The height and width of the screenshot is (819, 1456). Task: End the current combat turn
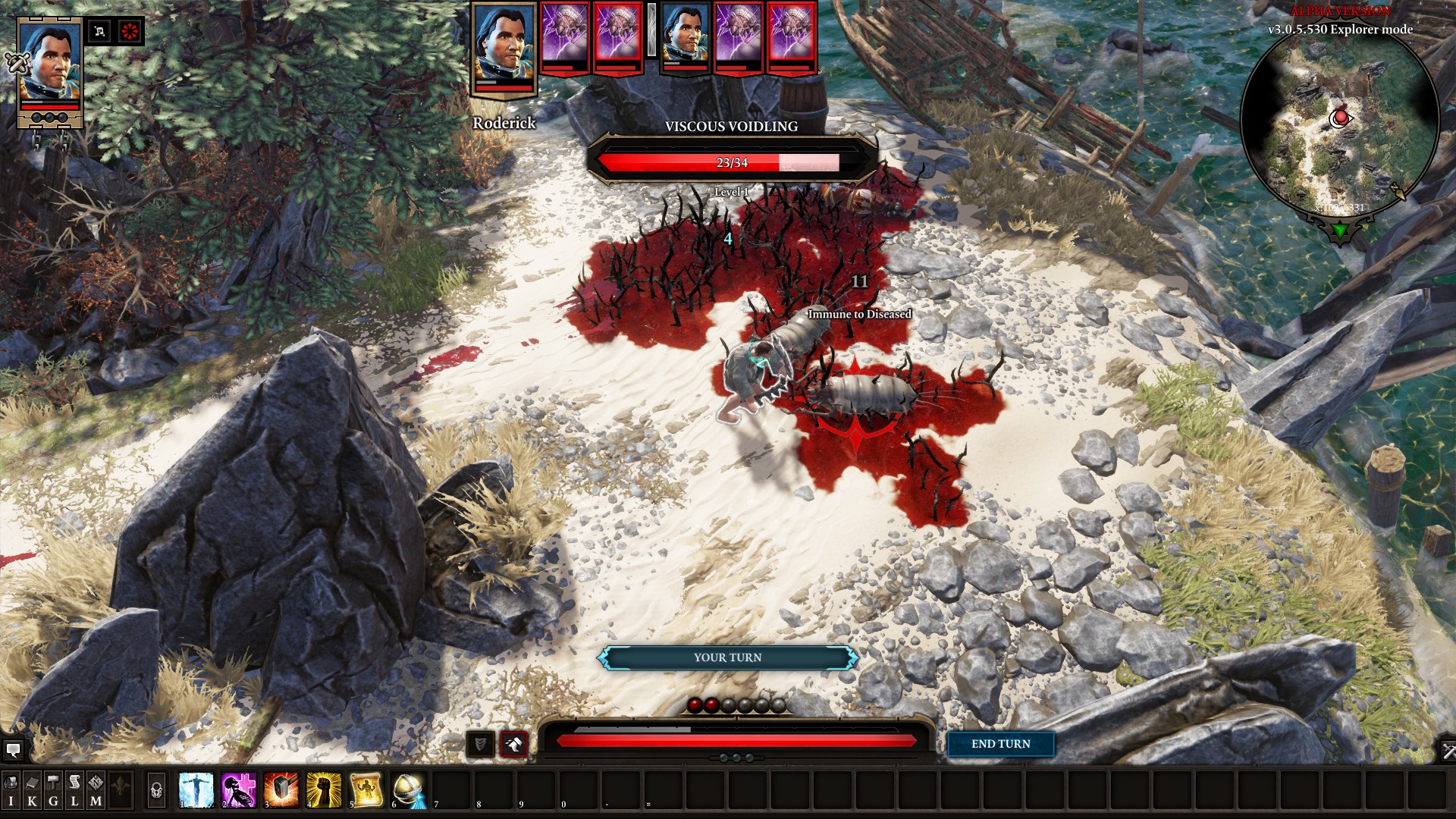(x=1000, y=744)
